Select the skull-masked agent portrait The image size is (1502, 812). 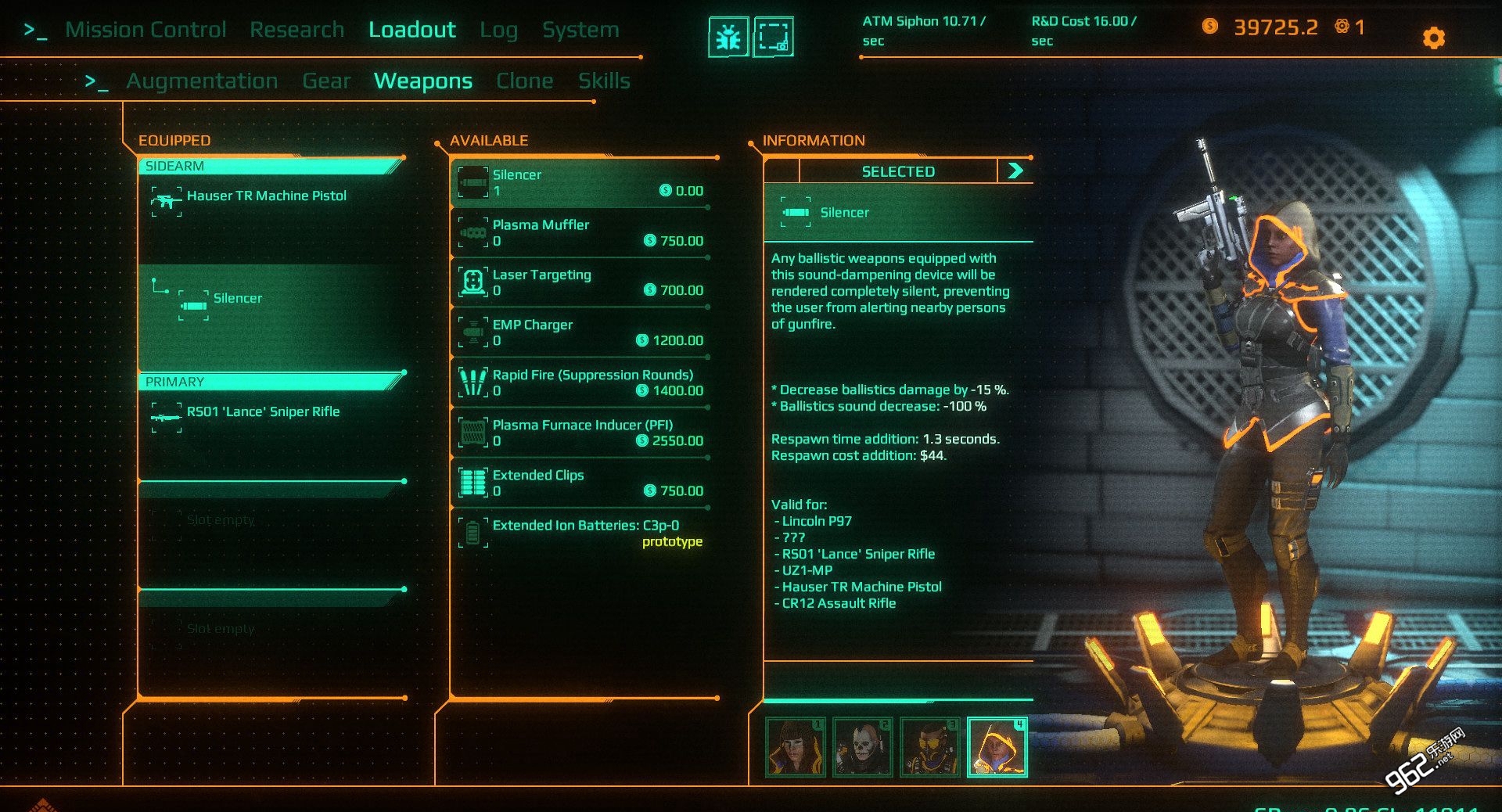pyautogui.click(x=862, y=747)
